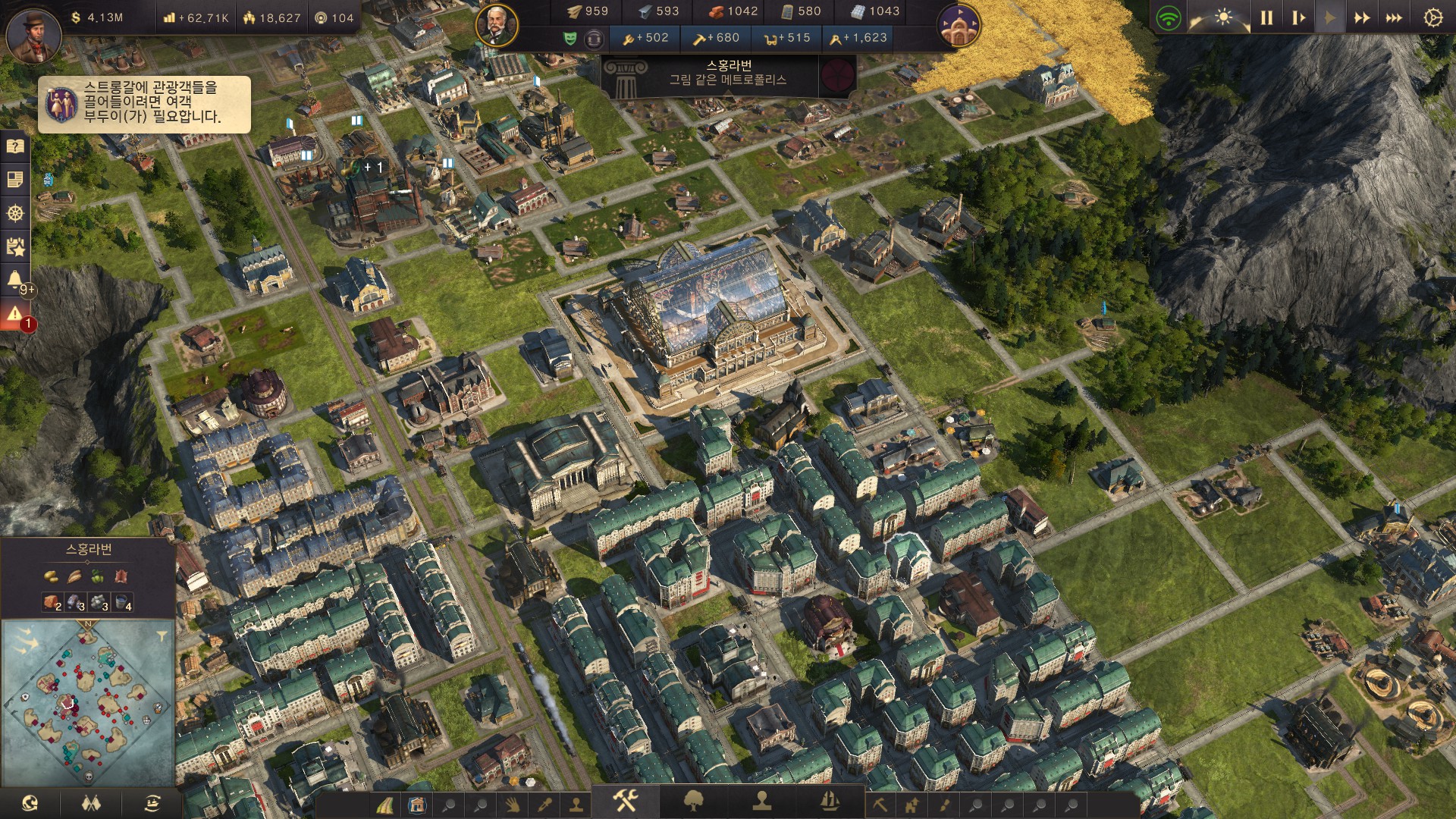This screenshot has width=1456, height=819.
Task: Click the player portrait avatar
Action: [x=33, y=35]
